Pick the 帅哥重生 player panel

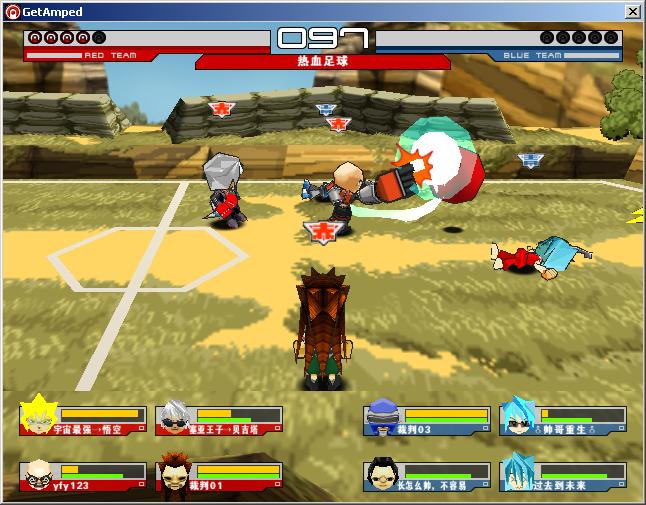click(x=563, y=420)
